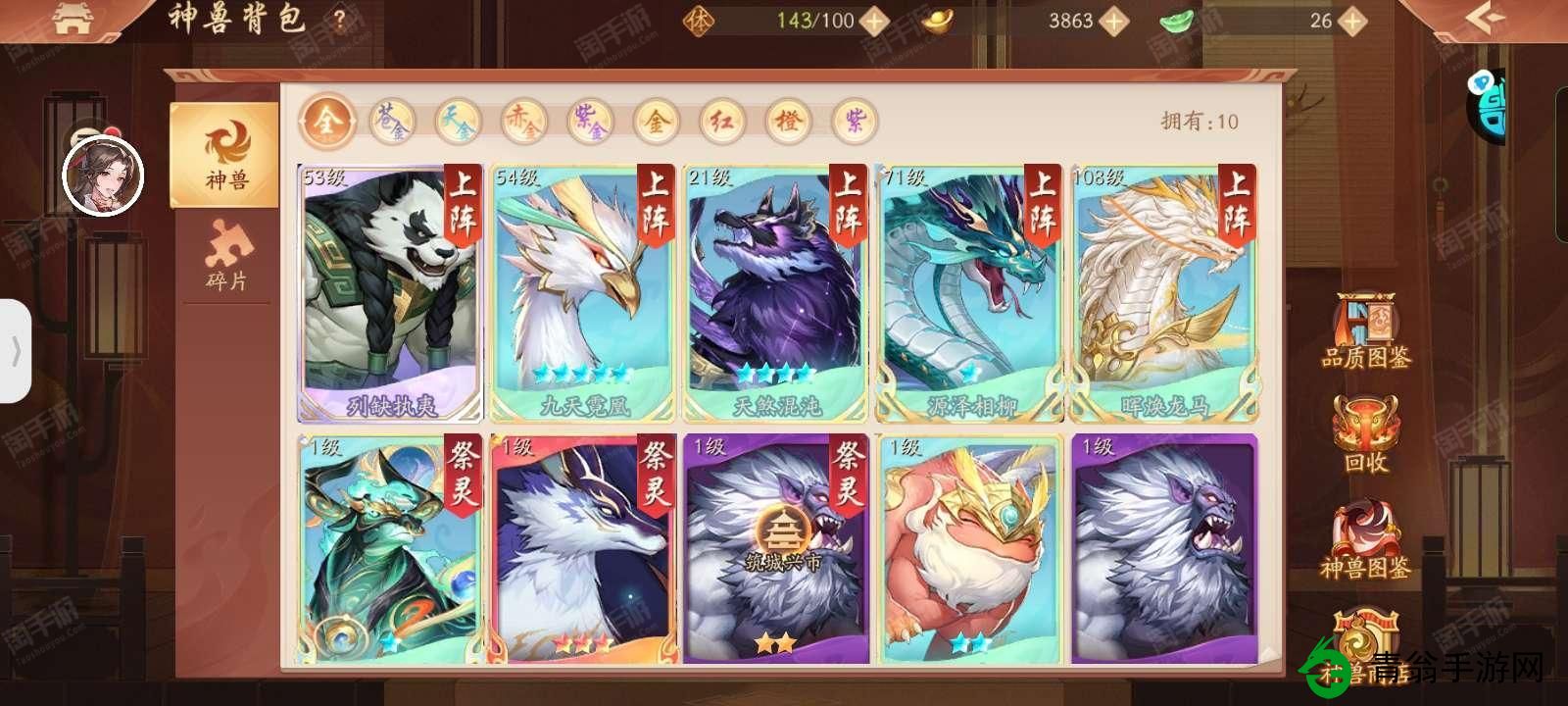Enable the 紫金 purple-gold rarity filter
1568x706 pixels.
click(x=589, y=122)
